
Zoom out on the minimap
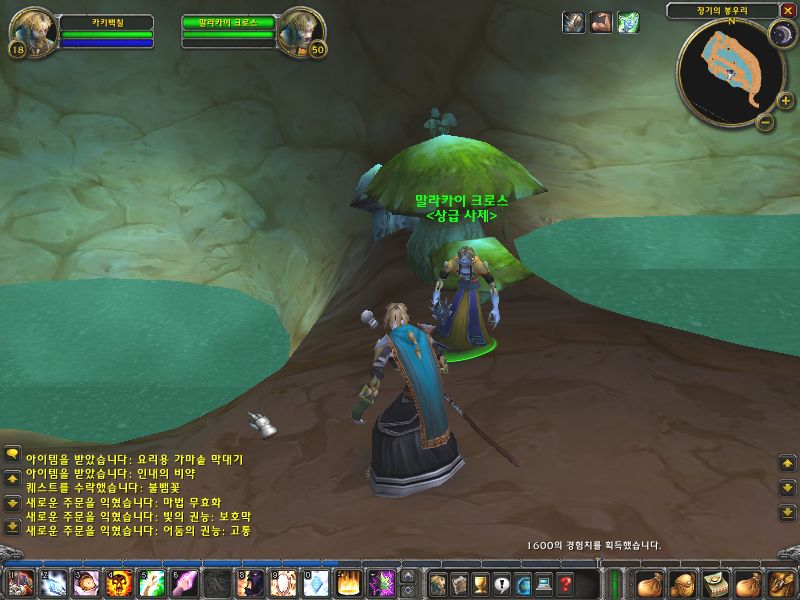[x=765, y=122]
